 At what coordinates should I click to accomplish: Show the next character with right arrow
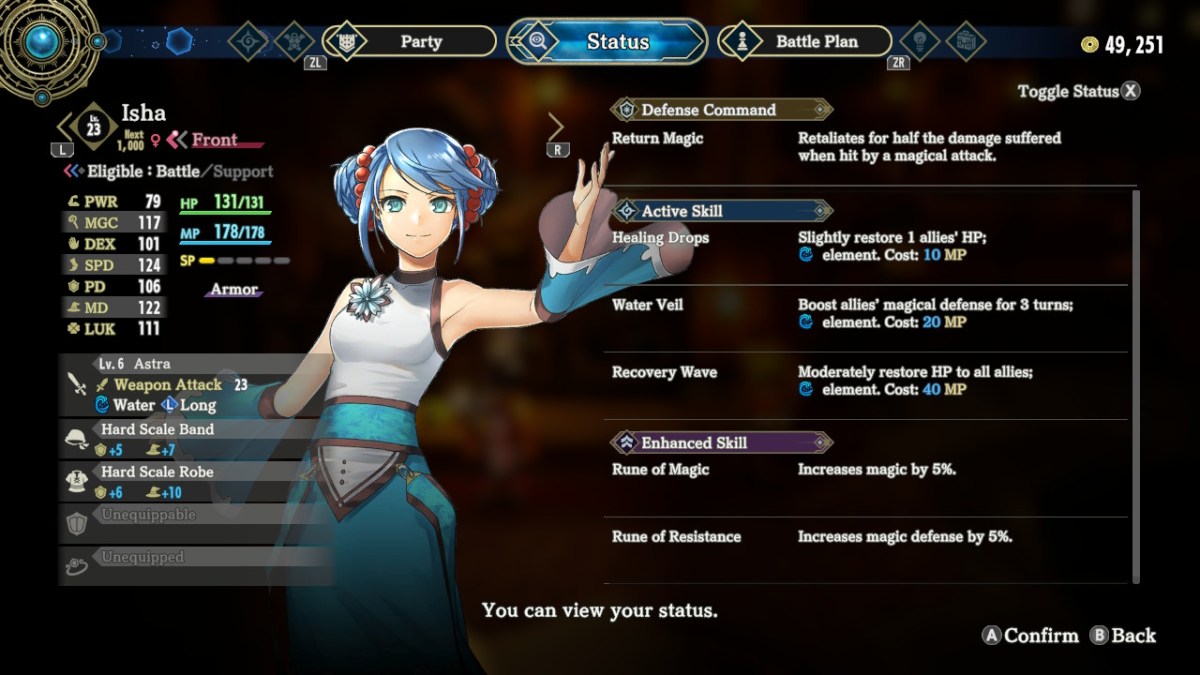point(556,127)
